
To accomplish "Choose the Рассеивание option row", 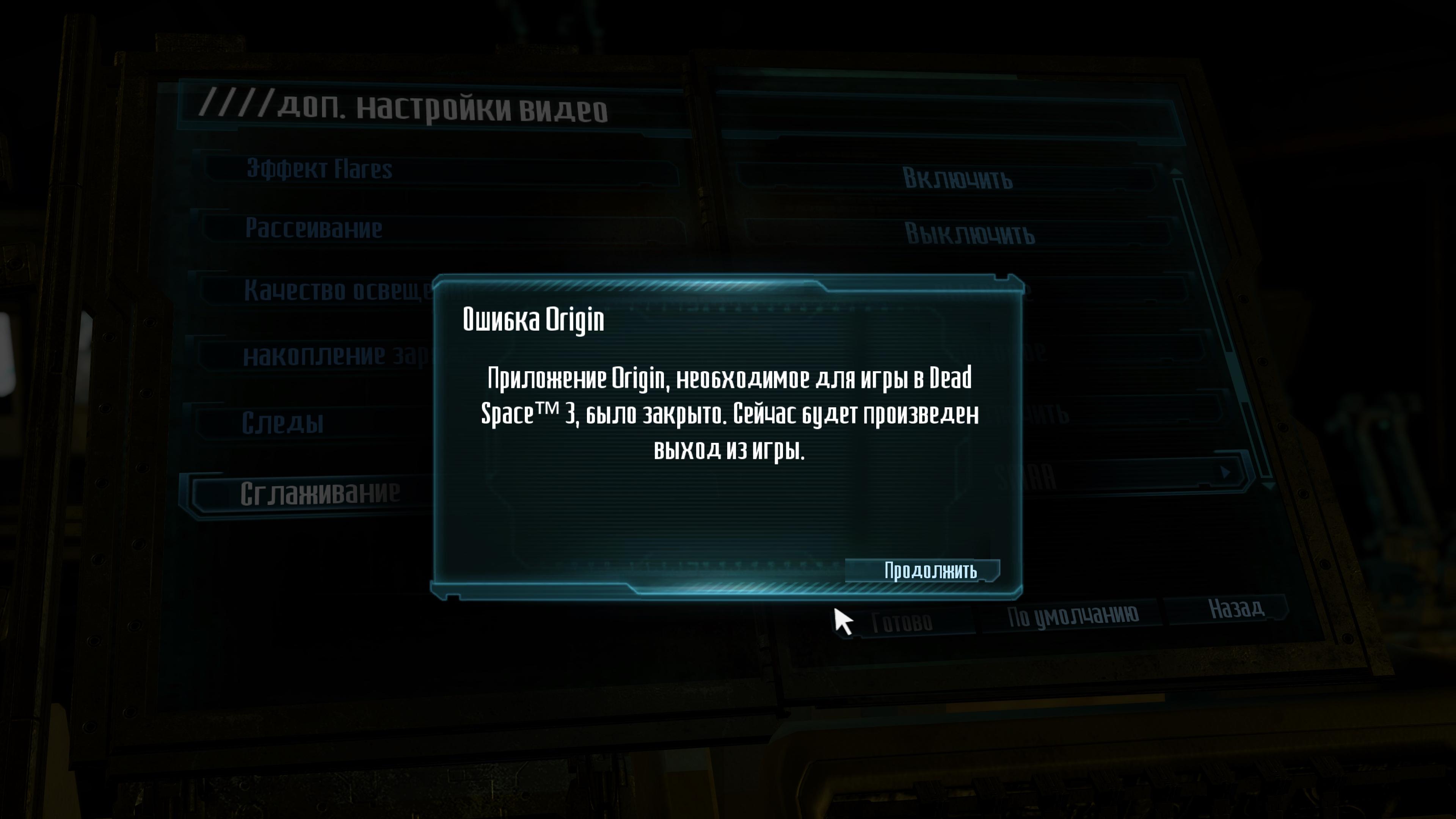I will (x=314, y=228).
